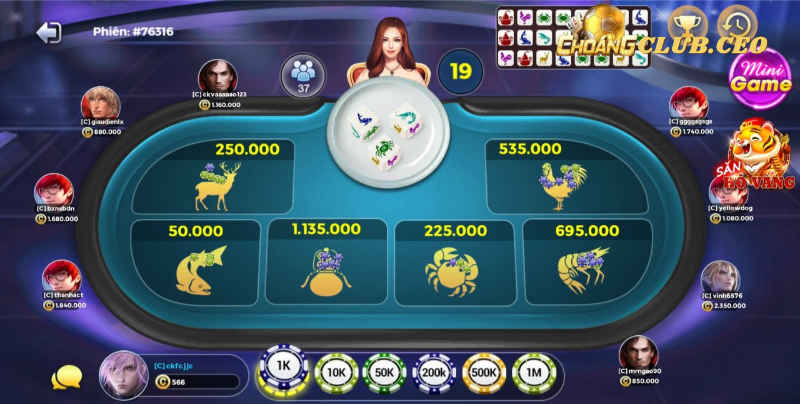Viewport: 800px width, 404px height.
Task: Select the 1M chip
Action: click(534, 373)
